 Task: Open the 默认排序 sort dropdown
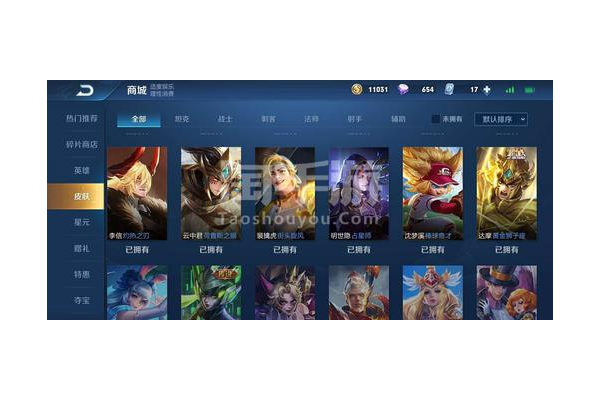tap(500, 119)
